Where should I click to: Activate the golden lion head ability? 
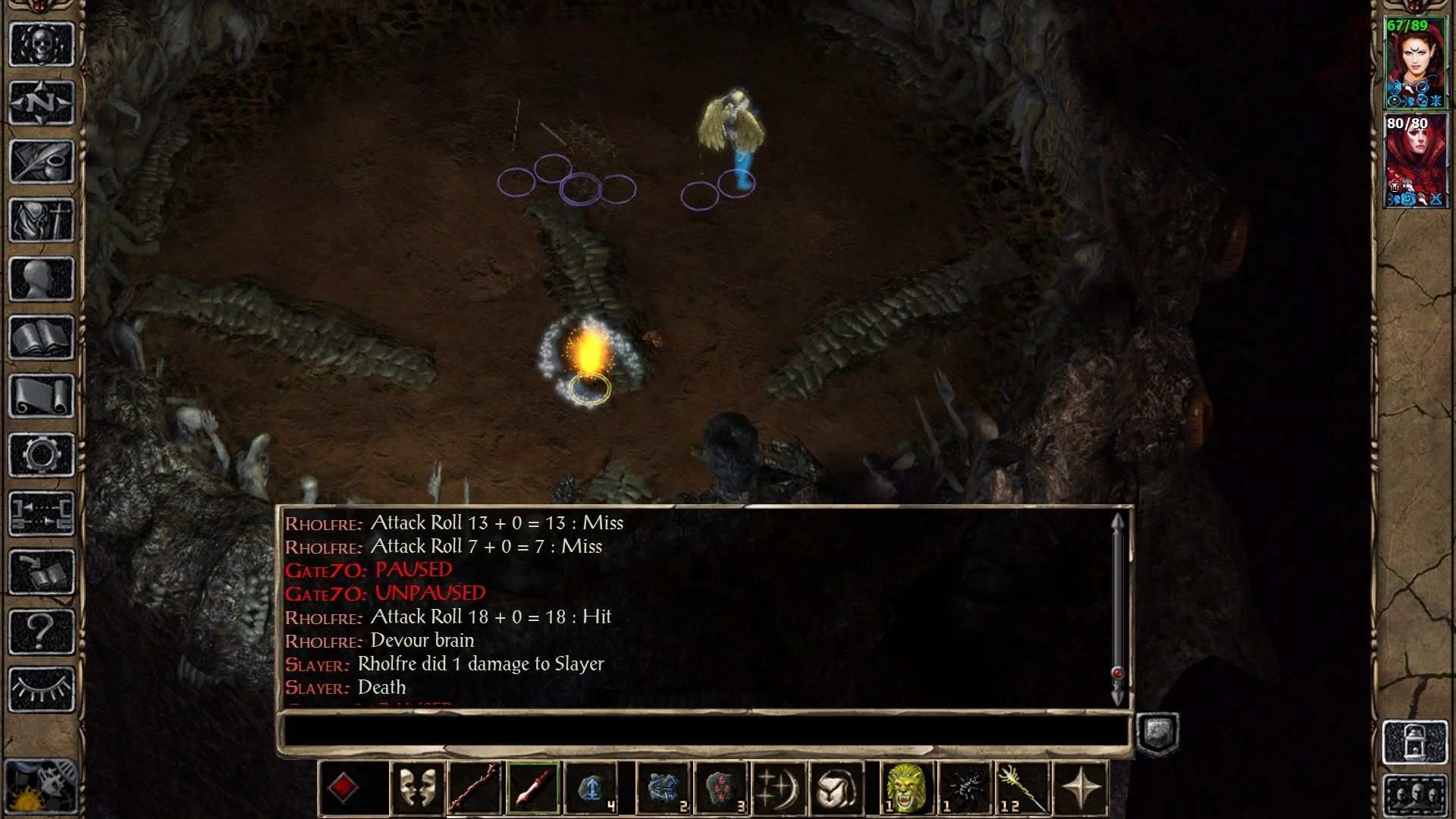click(906, 789)
